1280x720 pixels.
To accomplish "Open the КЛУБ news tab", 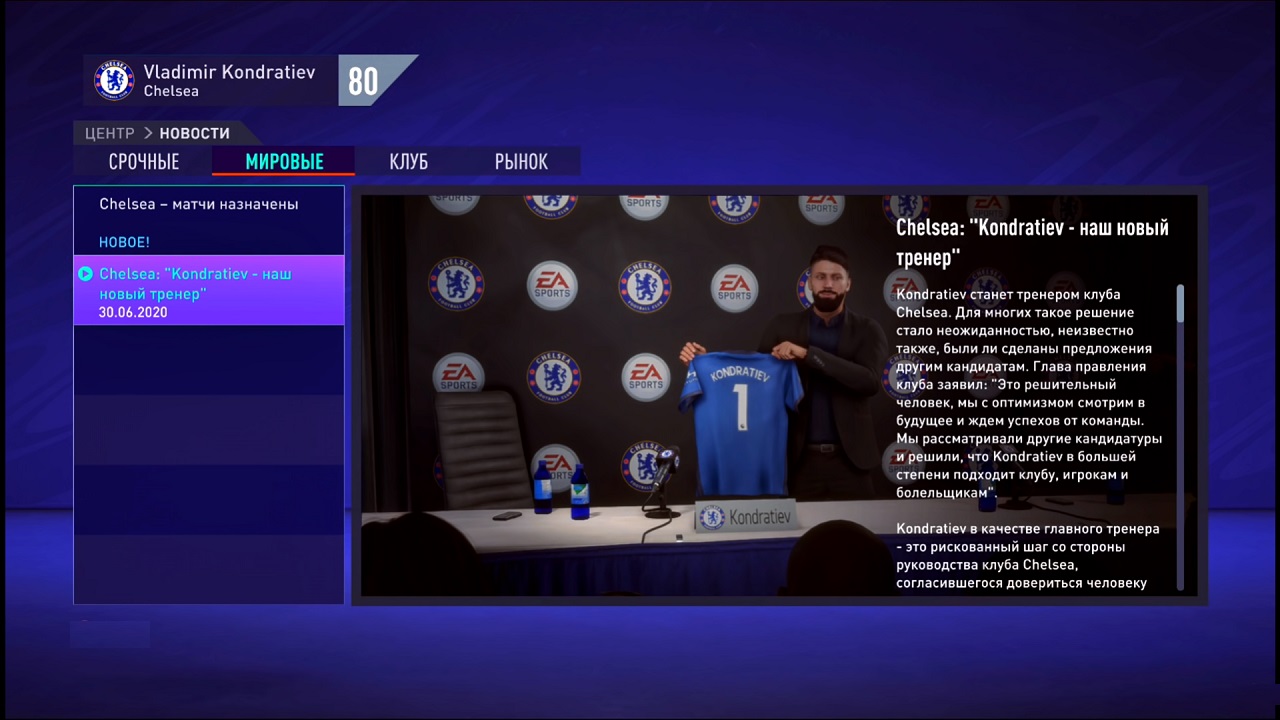I will coord(408,161).
